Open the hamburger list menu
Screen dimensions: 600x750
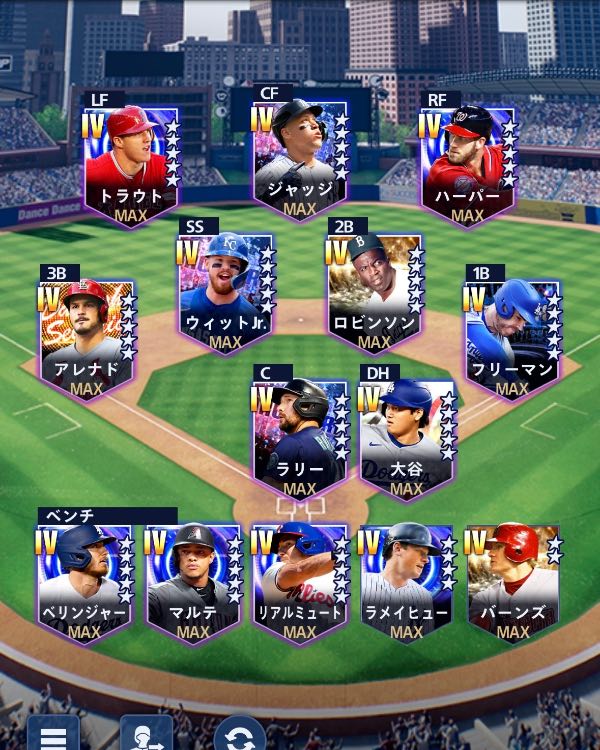[52, 735]
